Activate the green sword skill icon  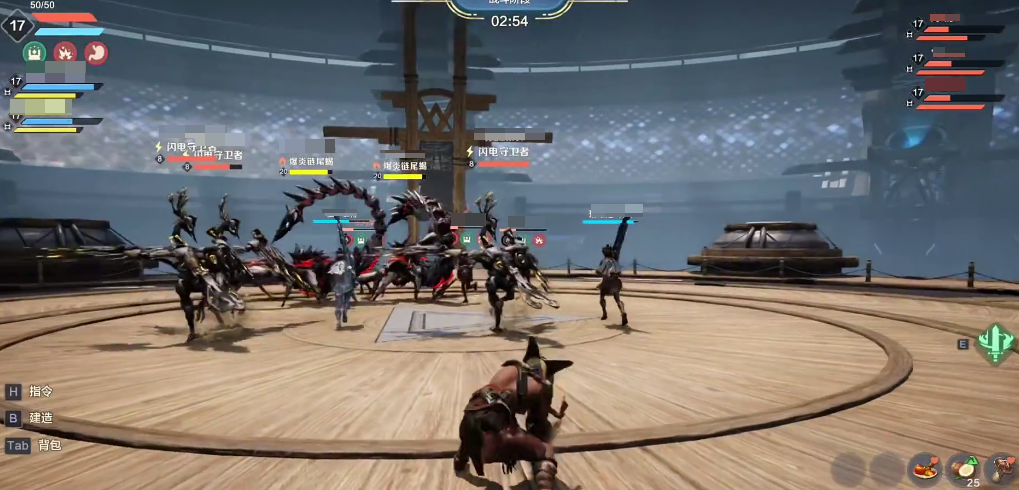[995, 342]
